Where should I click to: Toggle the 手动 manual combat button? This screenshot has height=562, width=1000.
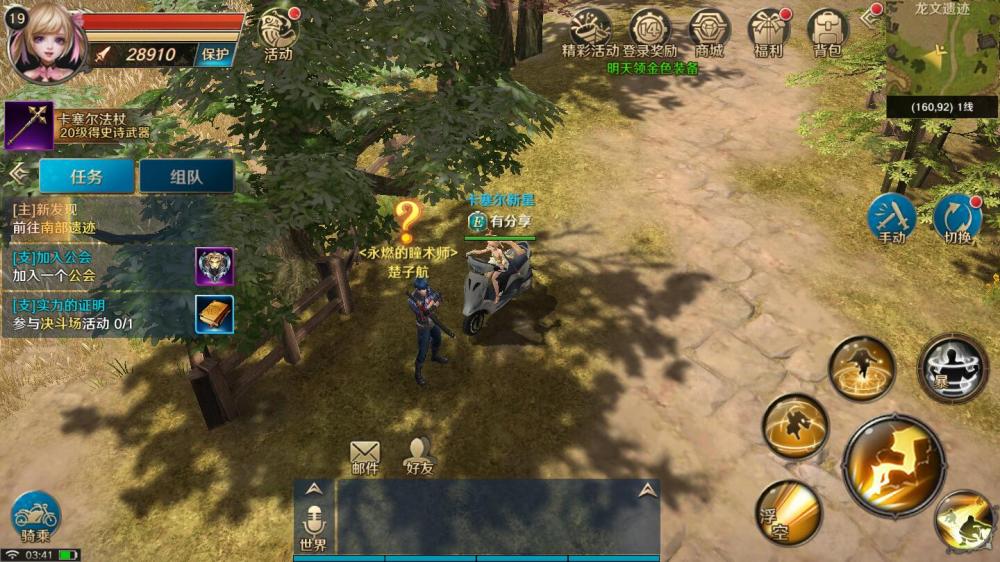point(891,217)
